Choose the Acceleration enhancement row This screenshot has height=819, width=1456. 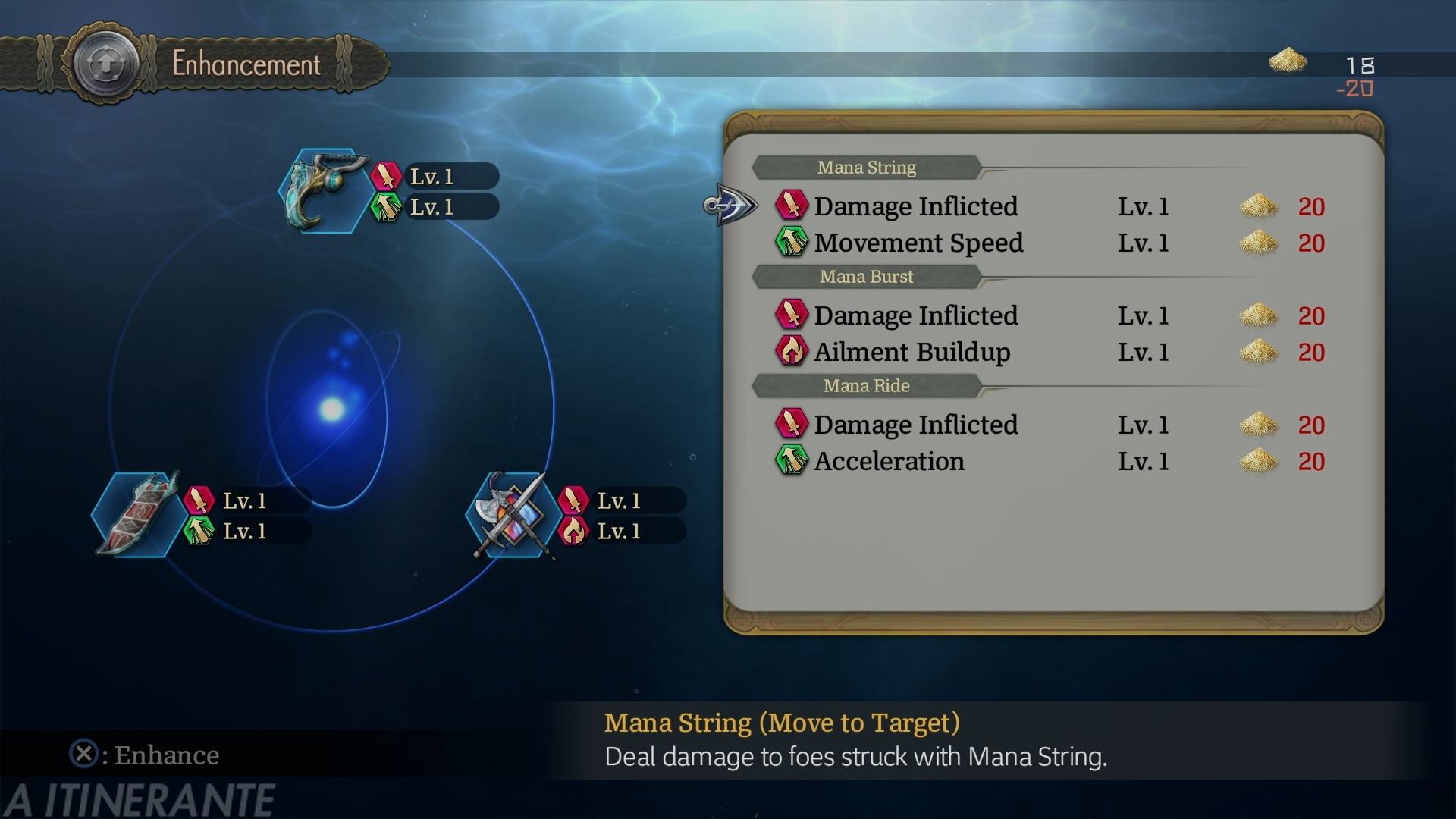coord(889,461)
